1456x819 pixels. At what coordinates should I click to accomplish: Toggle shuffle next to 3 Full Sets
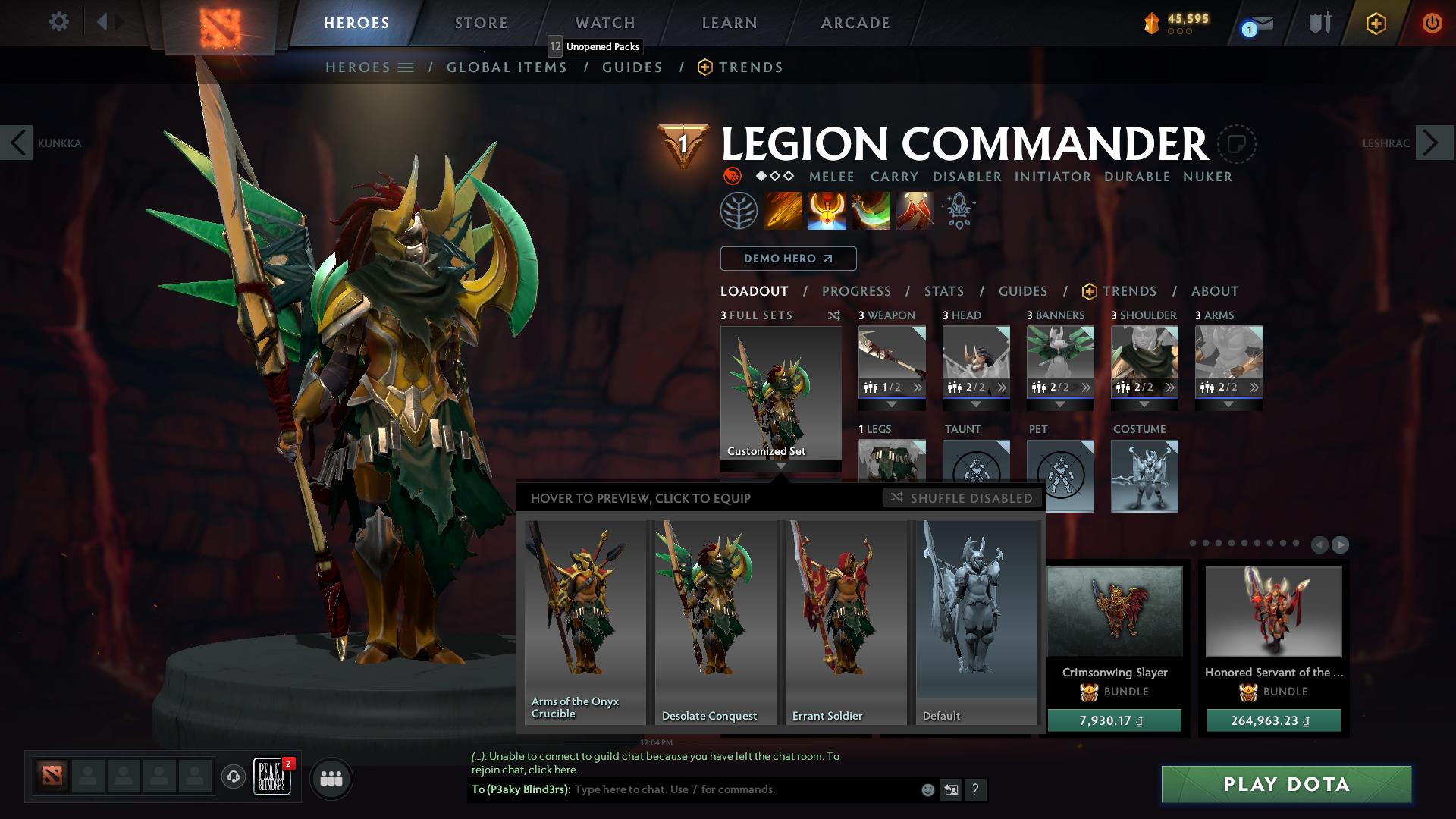coord(834,315)
